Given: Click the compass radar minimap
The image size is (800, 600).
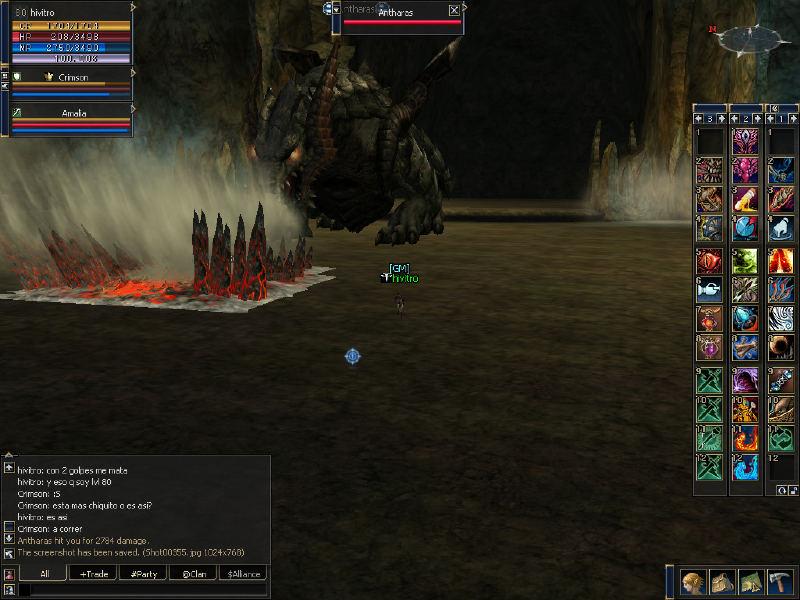Looking at the screenshot, I should coord(750,38).
